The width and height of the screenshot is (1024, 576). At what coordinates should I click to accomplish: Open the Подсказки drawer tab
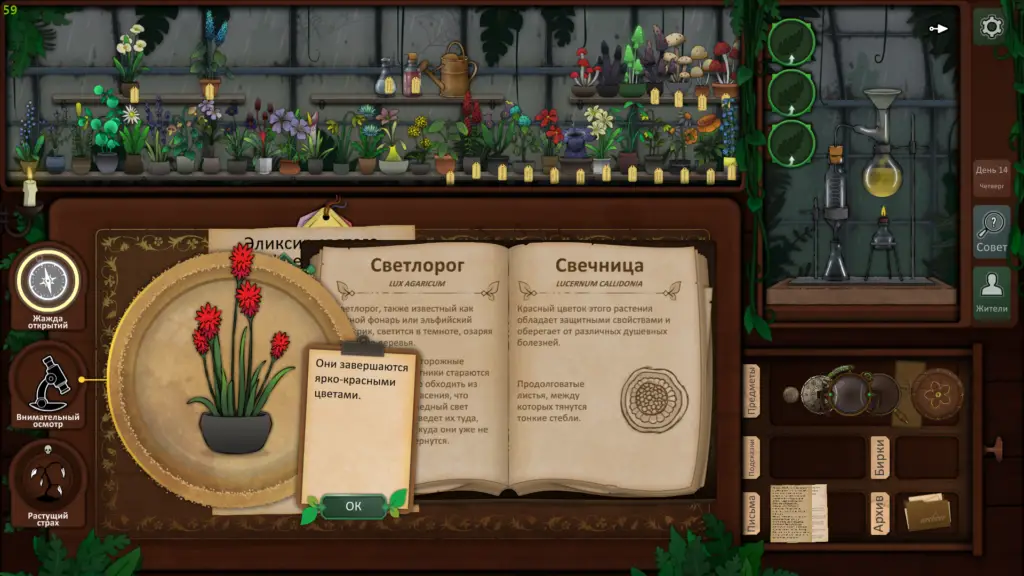pyautogui.click(x=753, y=456)
